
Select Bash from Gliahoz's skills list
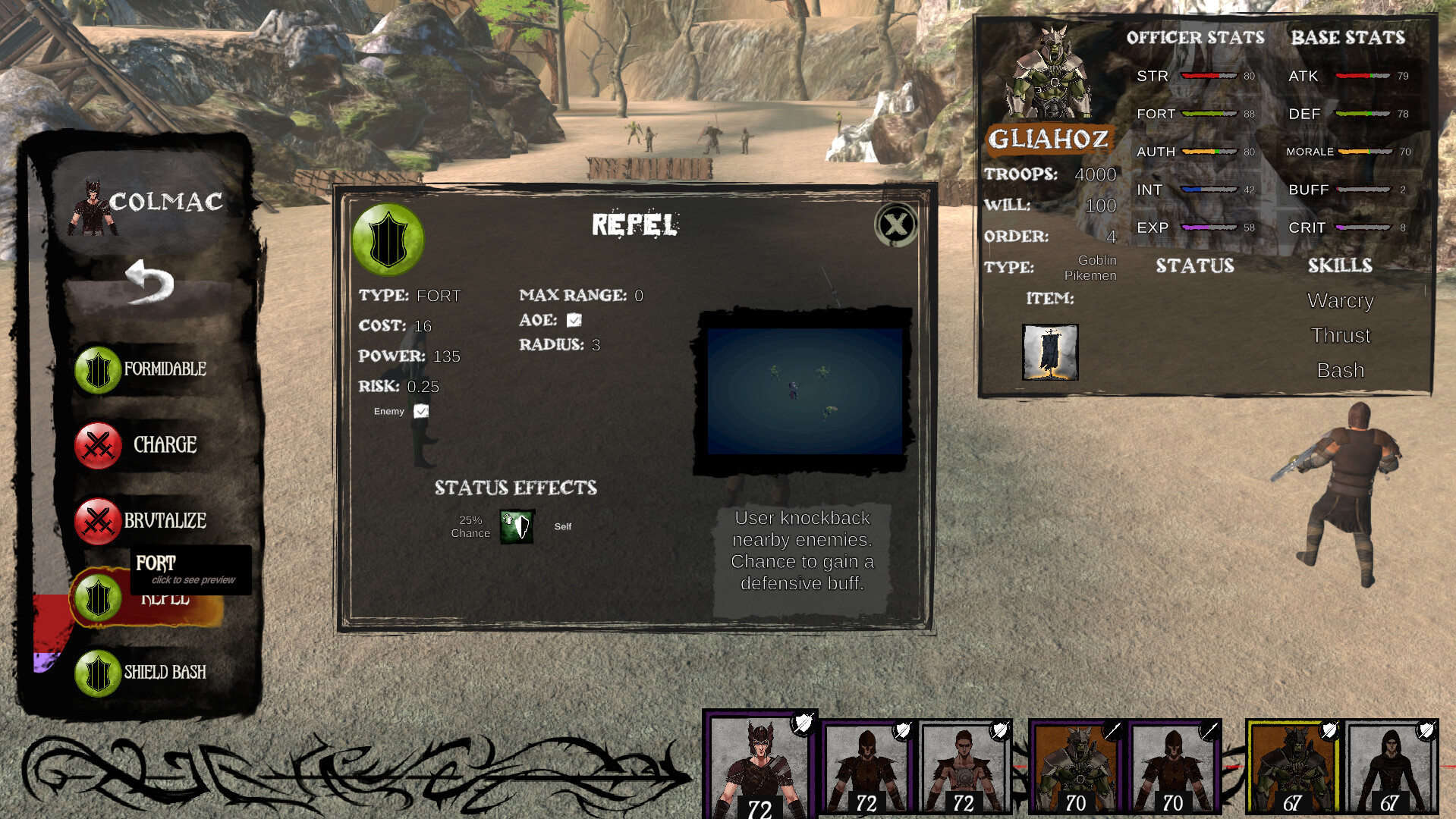click(1340, 370)
